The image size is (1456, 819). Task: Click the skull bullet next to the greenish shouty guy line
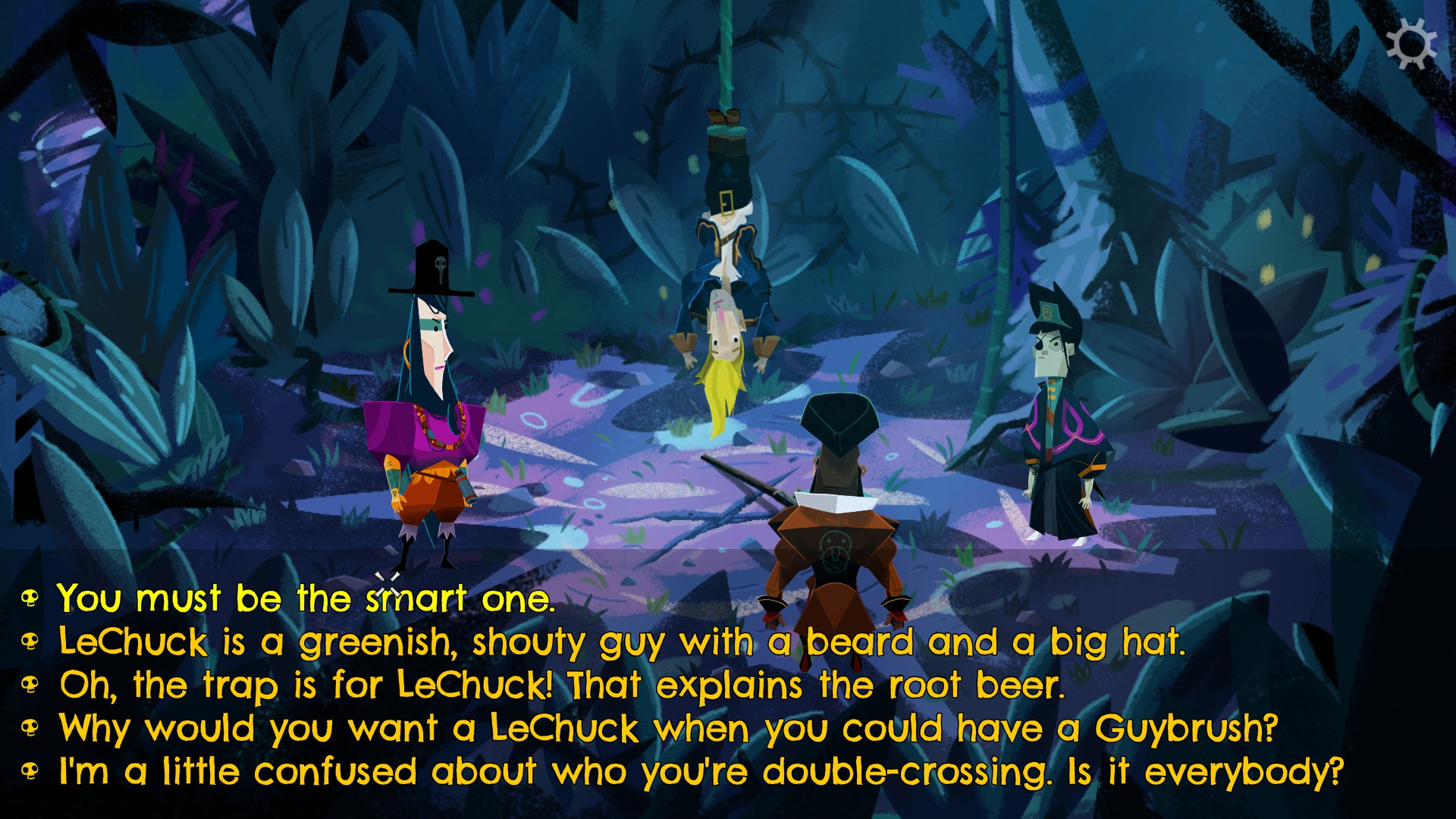click(x=29, y=642)
